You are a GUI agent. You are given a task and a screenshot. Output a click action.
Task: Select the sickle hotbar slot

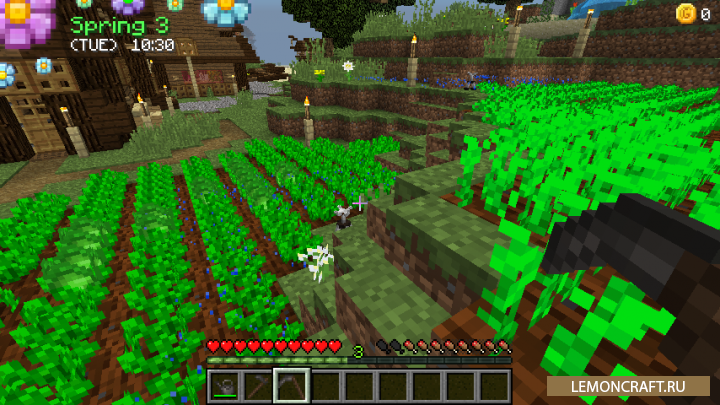point(292,385)
